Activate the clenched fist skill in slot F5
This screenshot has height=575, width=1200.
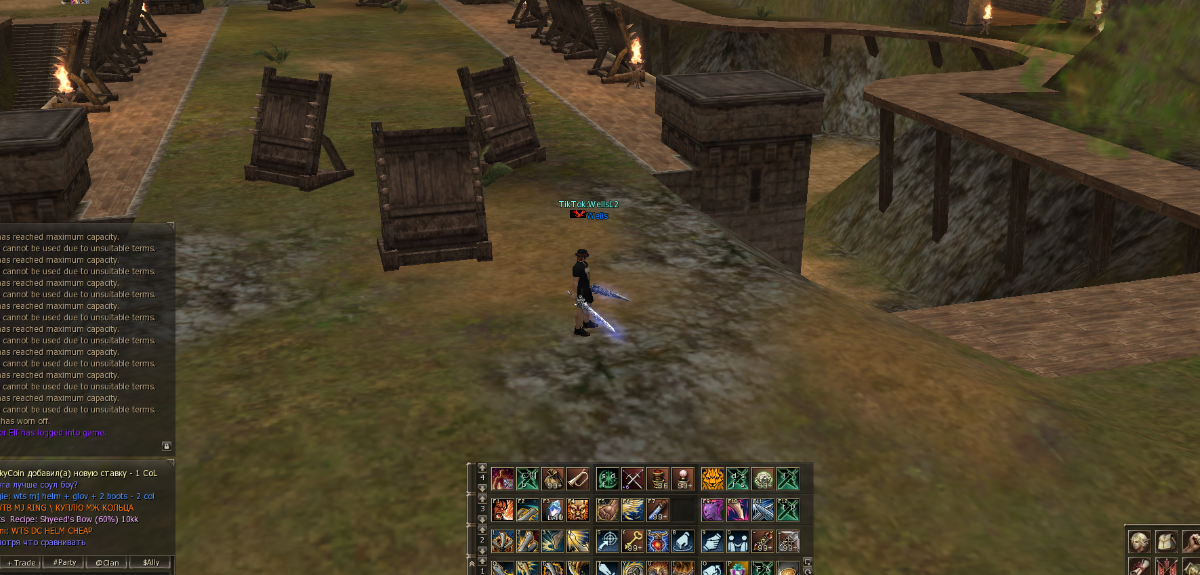pos(607,510)
